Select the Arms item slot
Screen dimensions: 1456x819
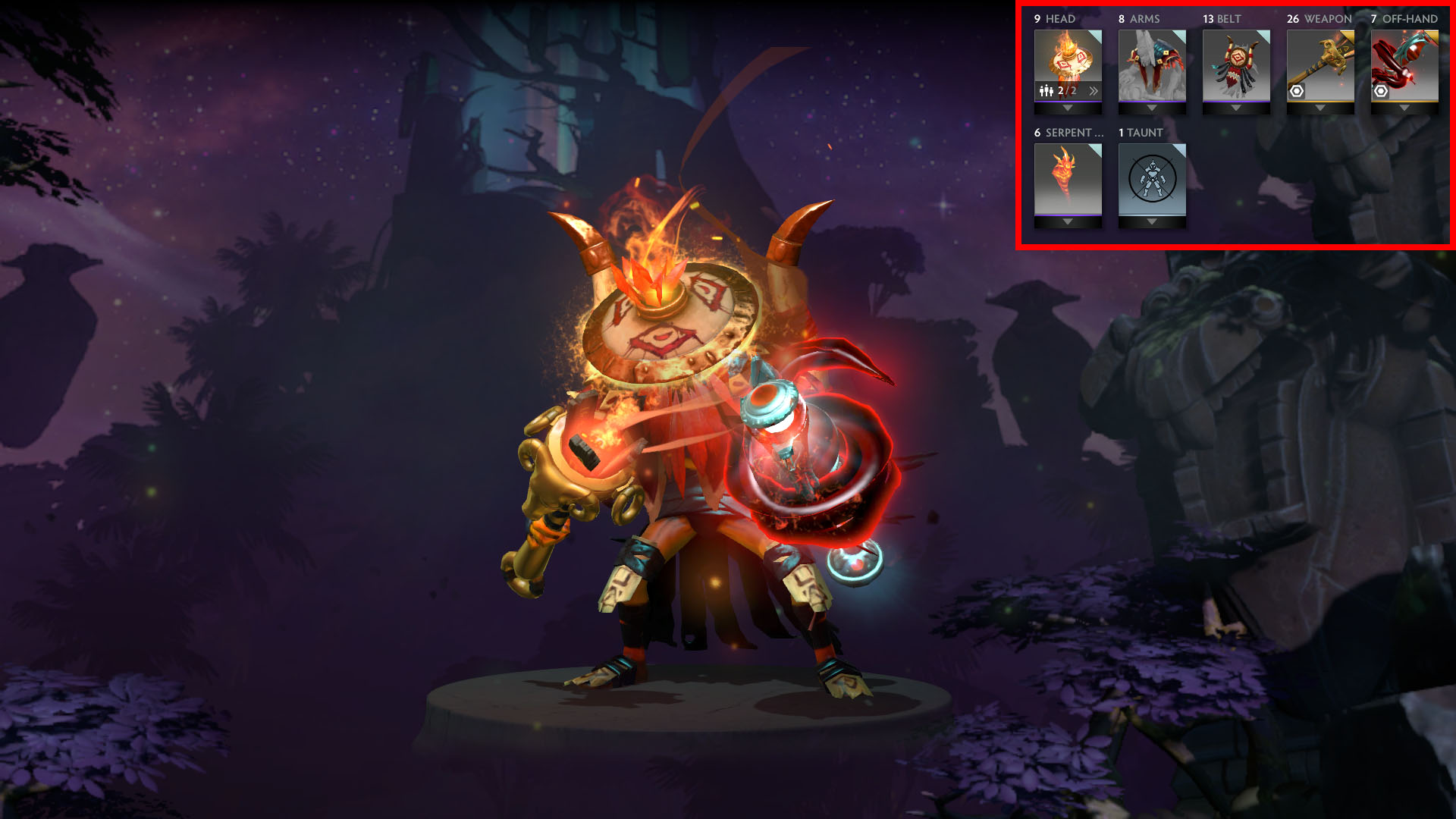(1151, 64)
